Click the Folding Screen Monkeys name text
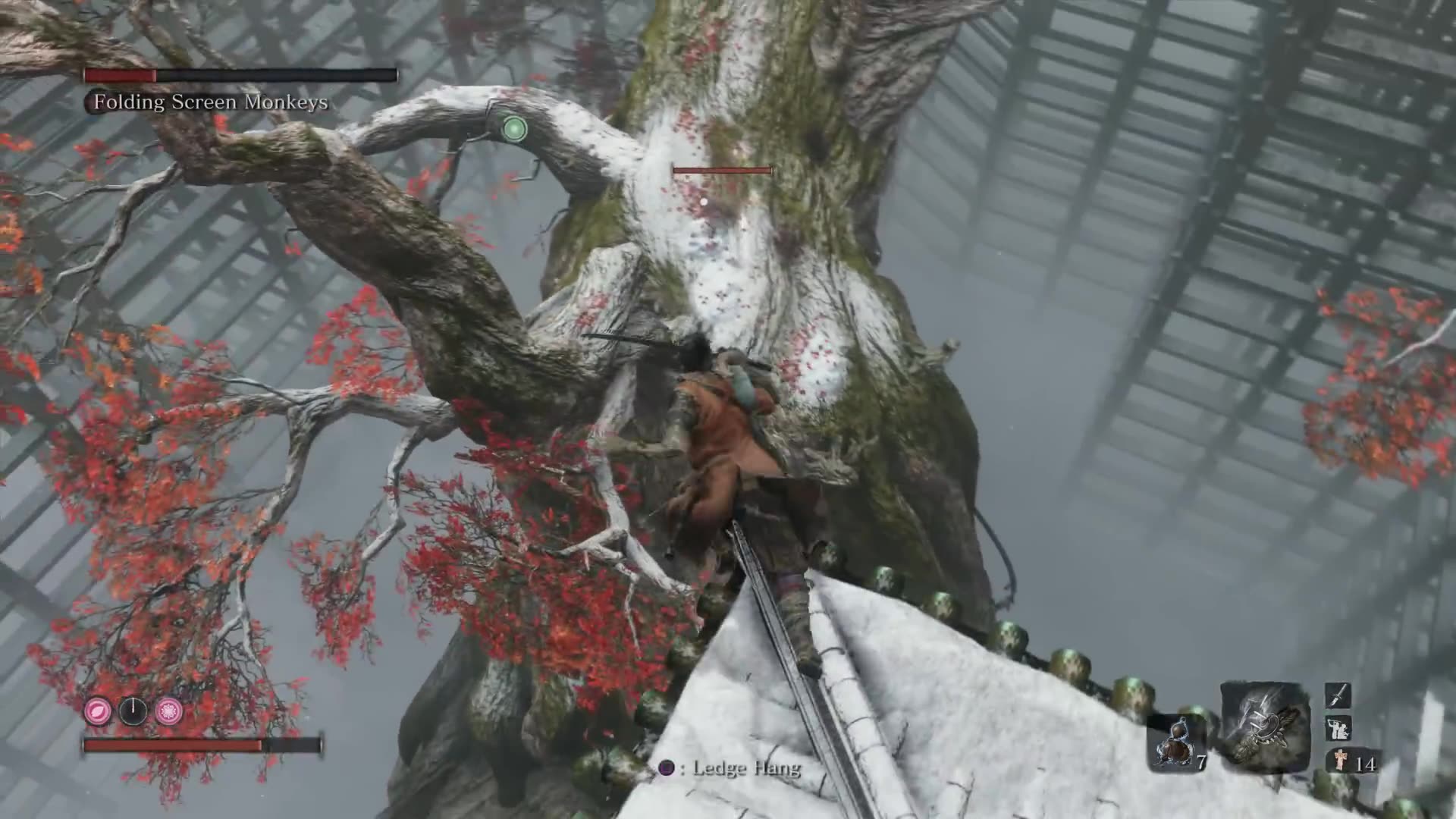The image size is (1456, 819). 210,101
